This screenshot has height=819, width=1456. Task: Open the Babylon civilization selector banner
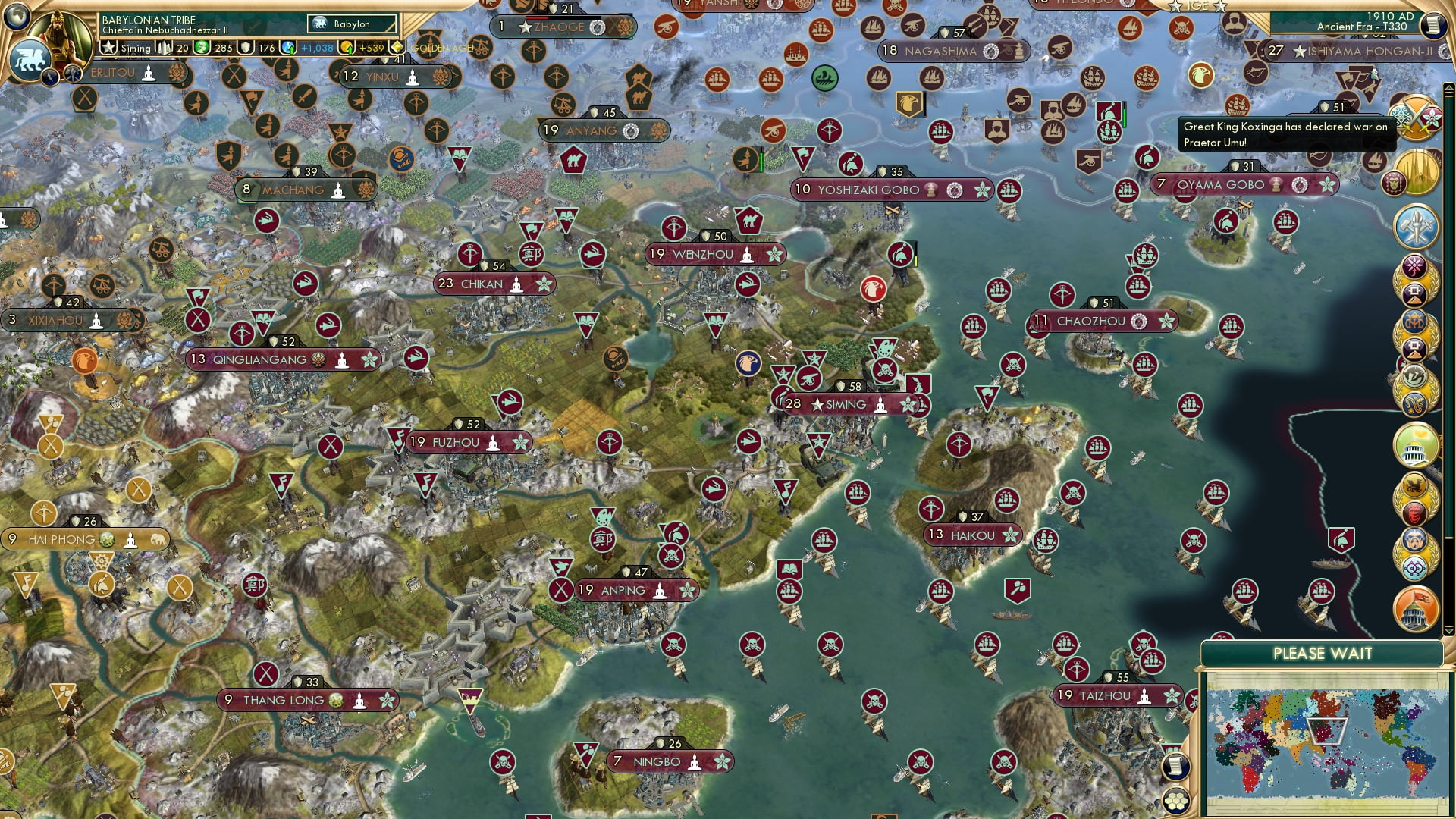[x=351, y=24]
